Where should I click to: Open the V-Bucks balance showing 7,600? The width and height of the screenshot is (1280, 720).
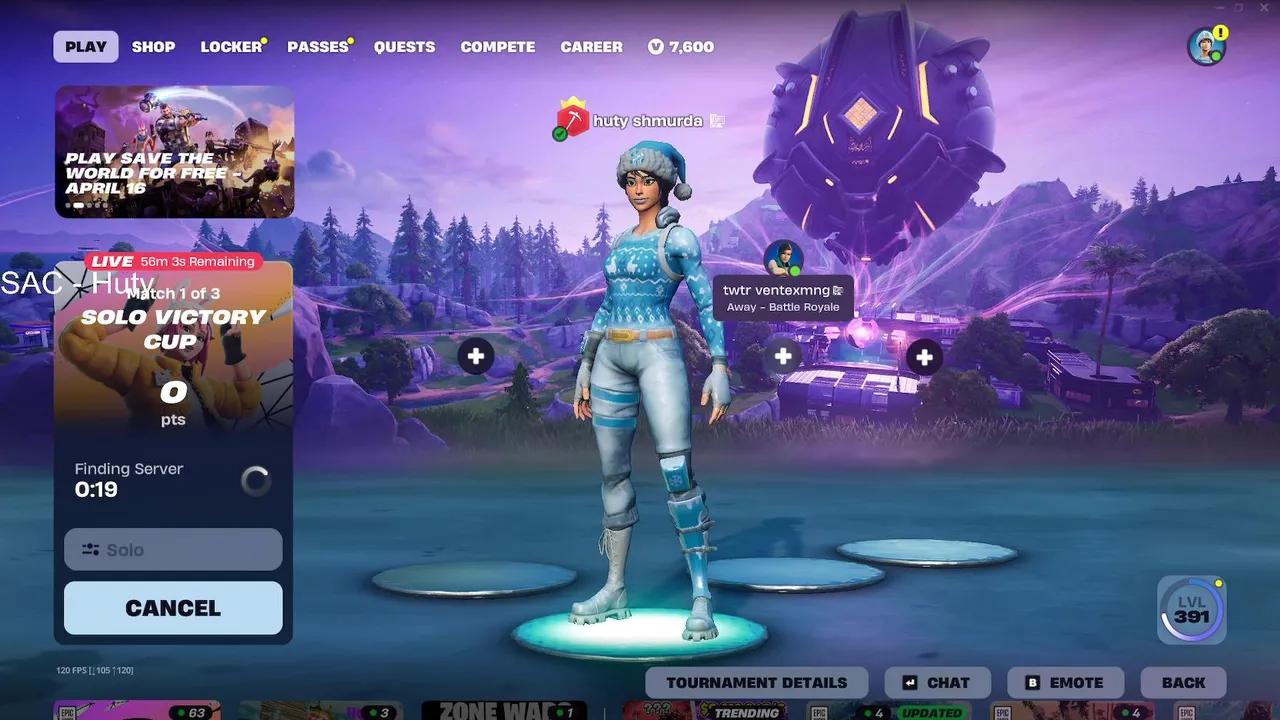pos(681,46)
